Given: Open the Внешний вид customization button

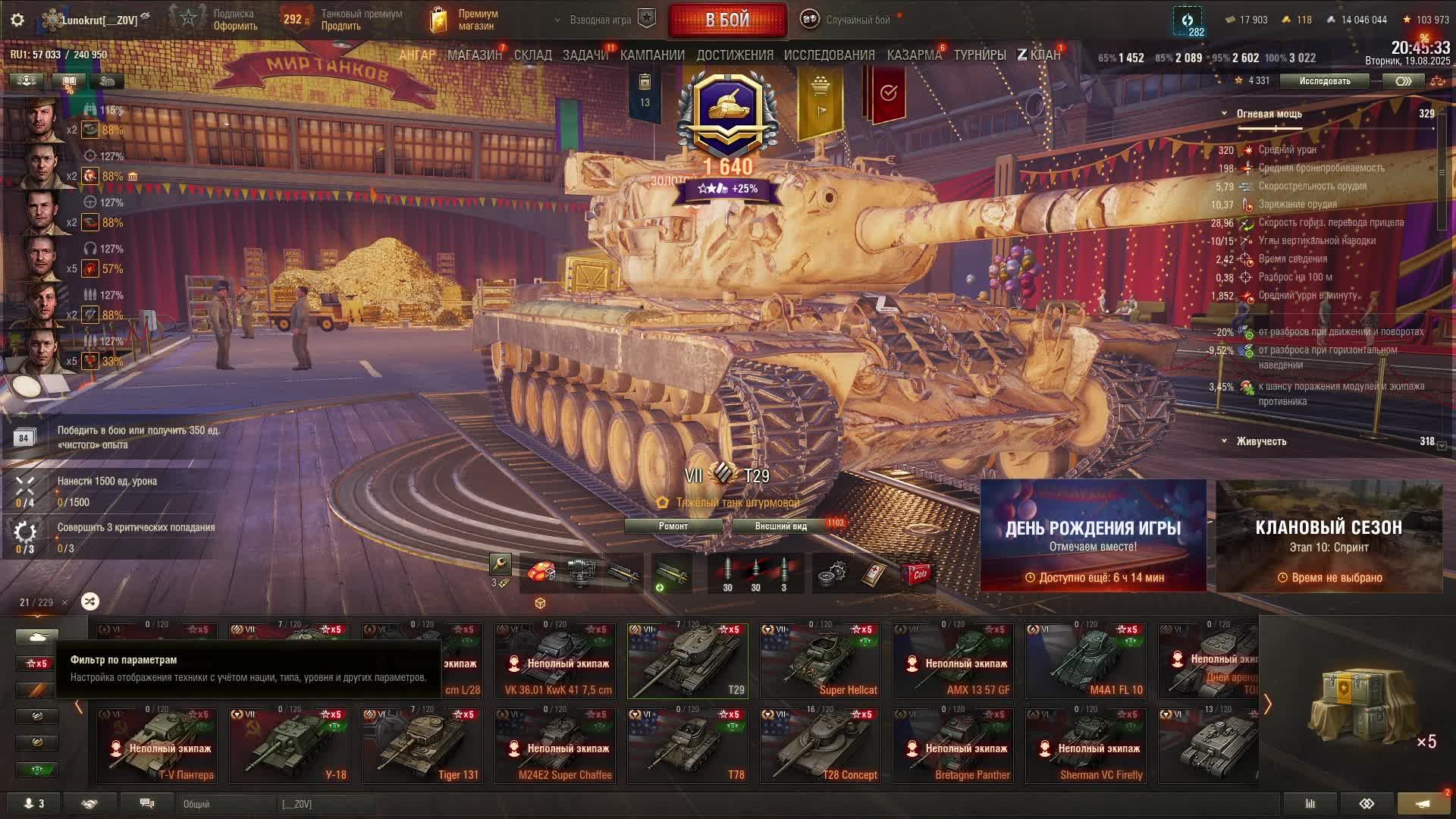Looking at the screenshot, I should (780, 526).
